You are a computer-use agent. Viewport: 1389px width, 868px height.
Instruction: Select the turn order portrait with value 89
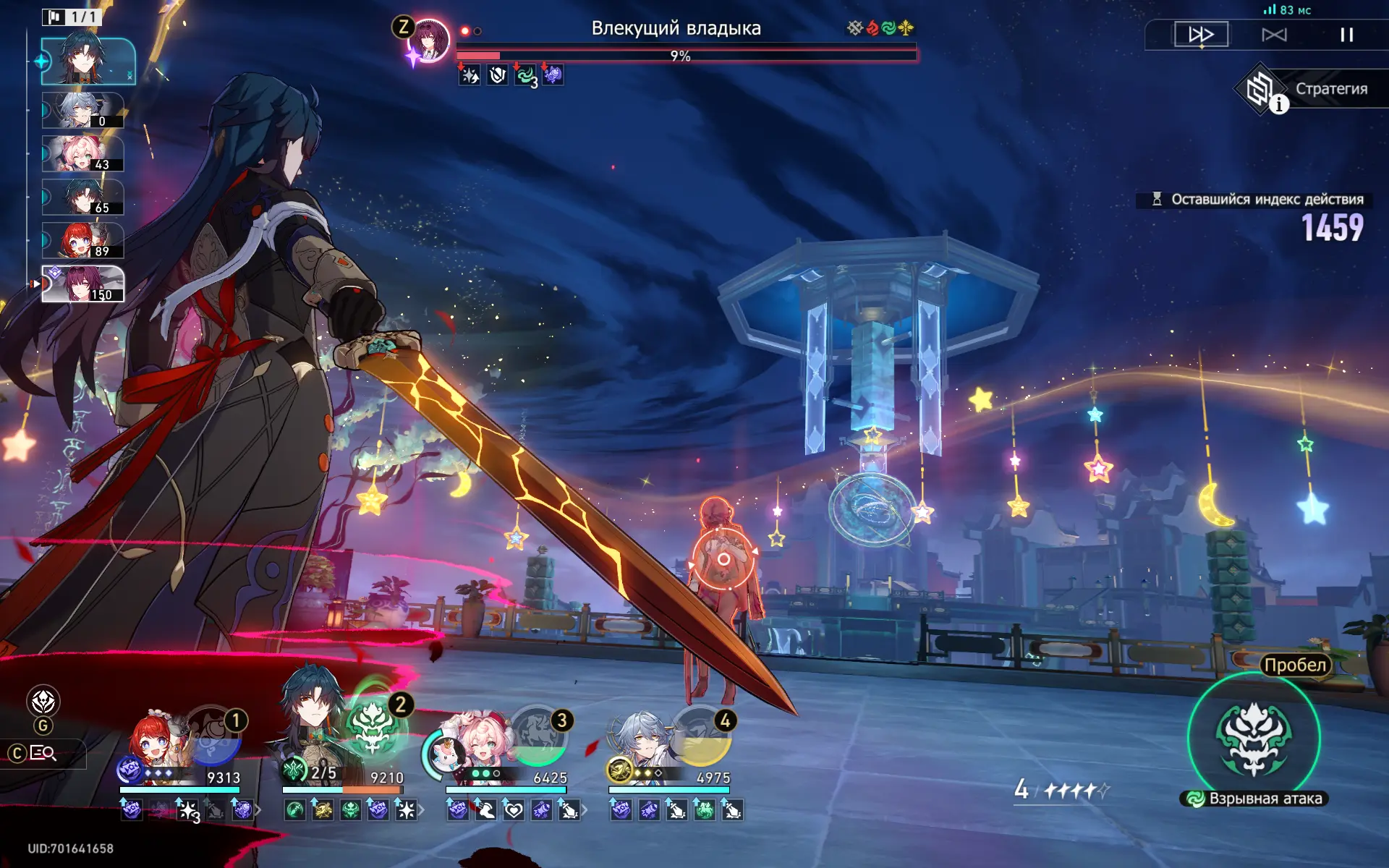[x=82, y=241]
